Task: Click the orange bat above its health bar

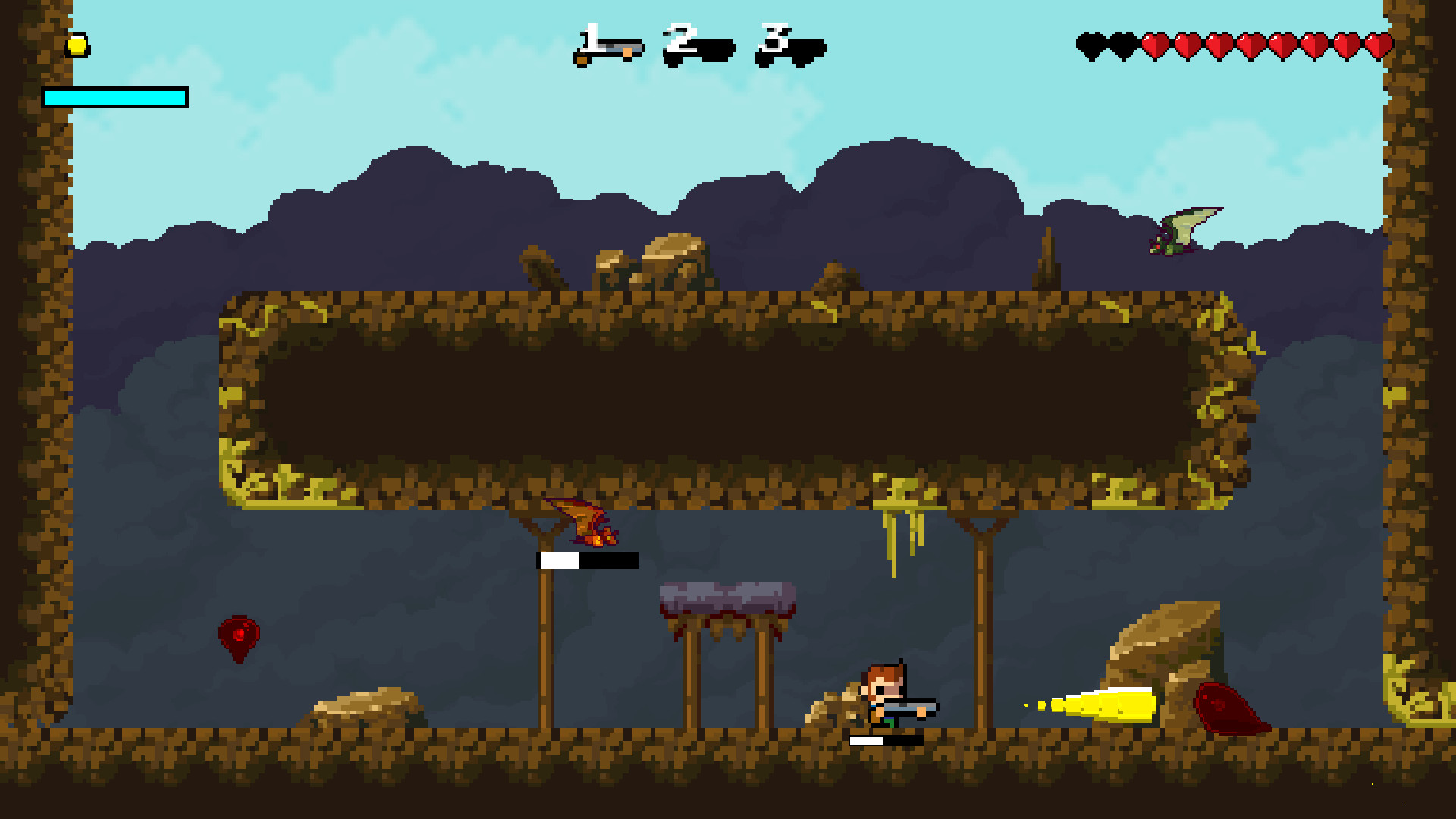Action: coord(584,523)
